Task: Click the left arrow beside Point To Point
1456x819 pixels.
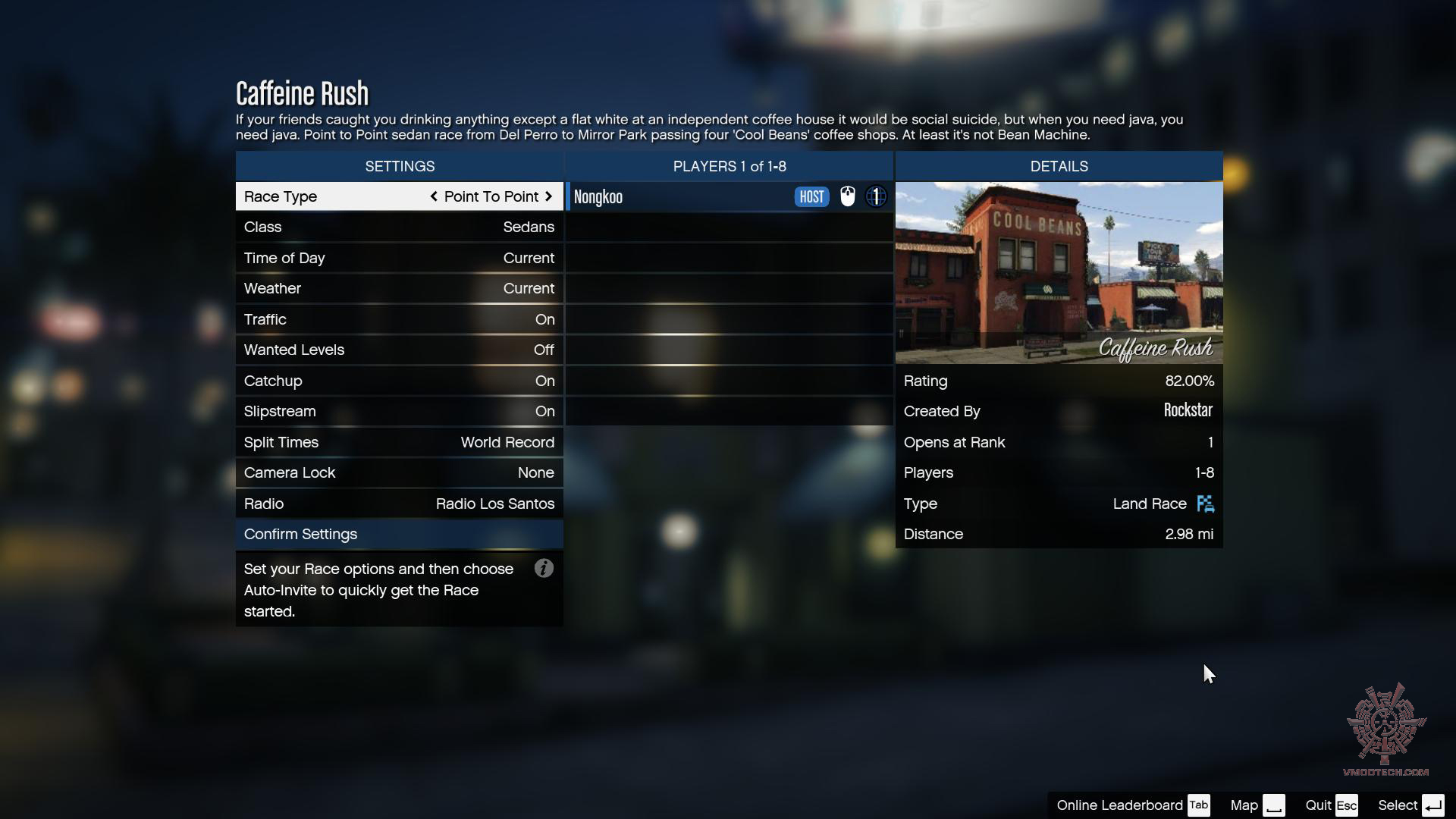Action: pyautogui.click(x=434, y=196)
